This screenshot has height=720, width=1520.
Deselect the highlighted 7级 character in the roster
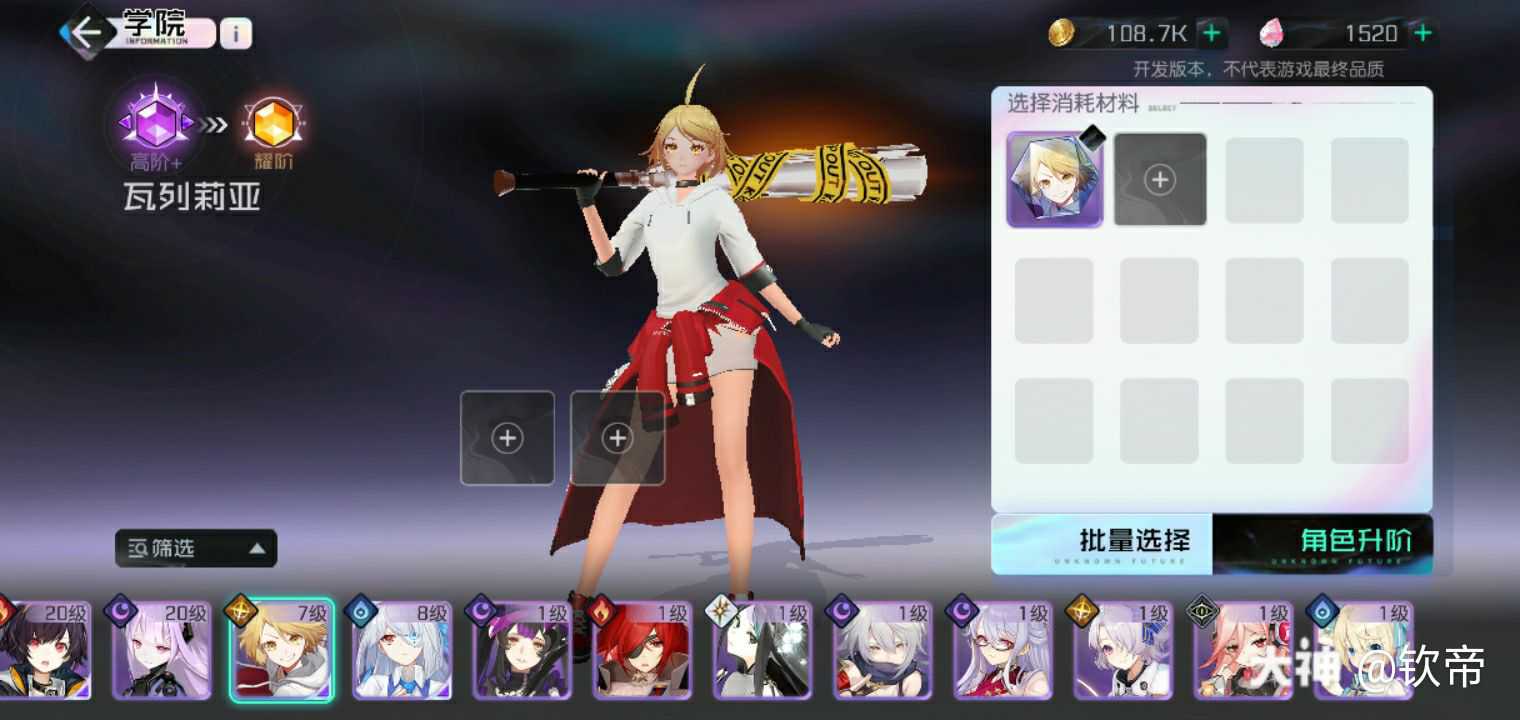click(x=281, y=651)
